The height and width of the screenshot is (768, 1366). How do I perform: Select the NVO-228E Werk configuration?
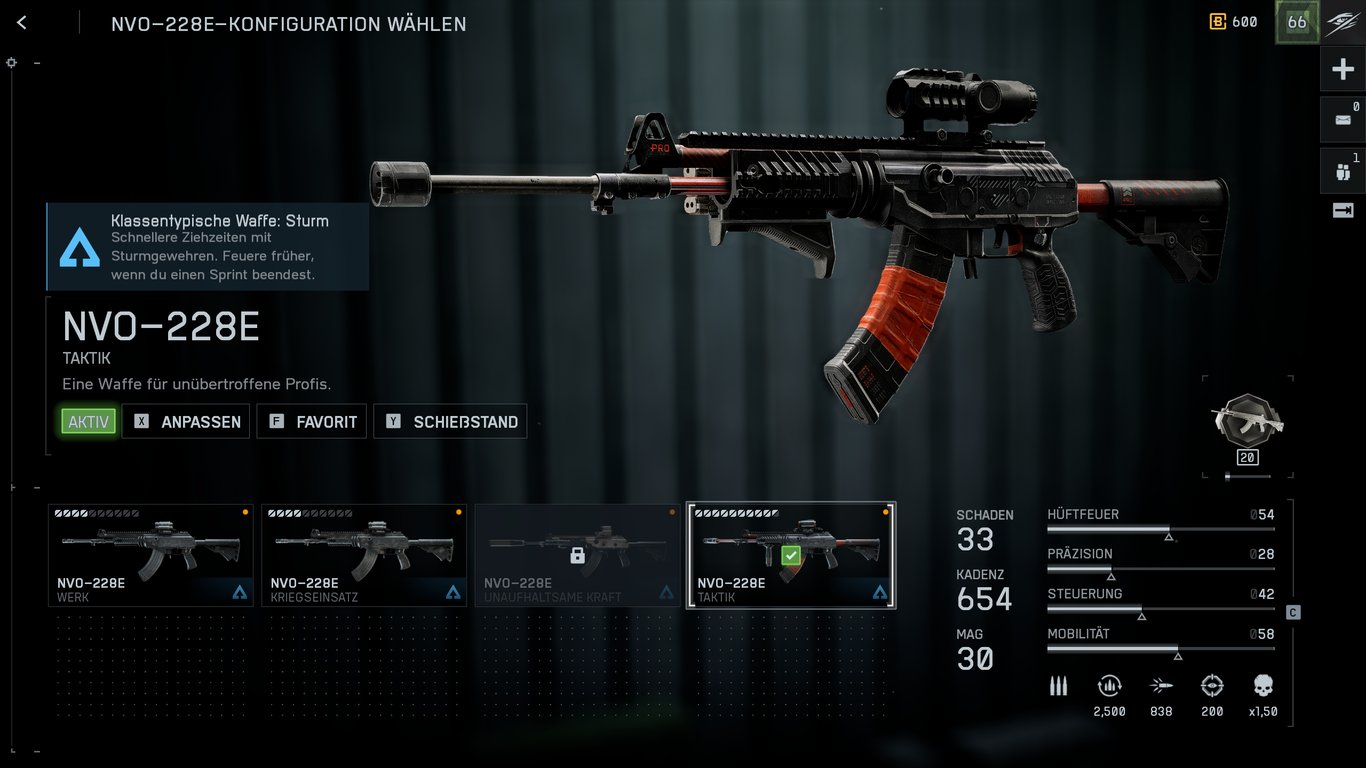151,555
